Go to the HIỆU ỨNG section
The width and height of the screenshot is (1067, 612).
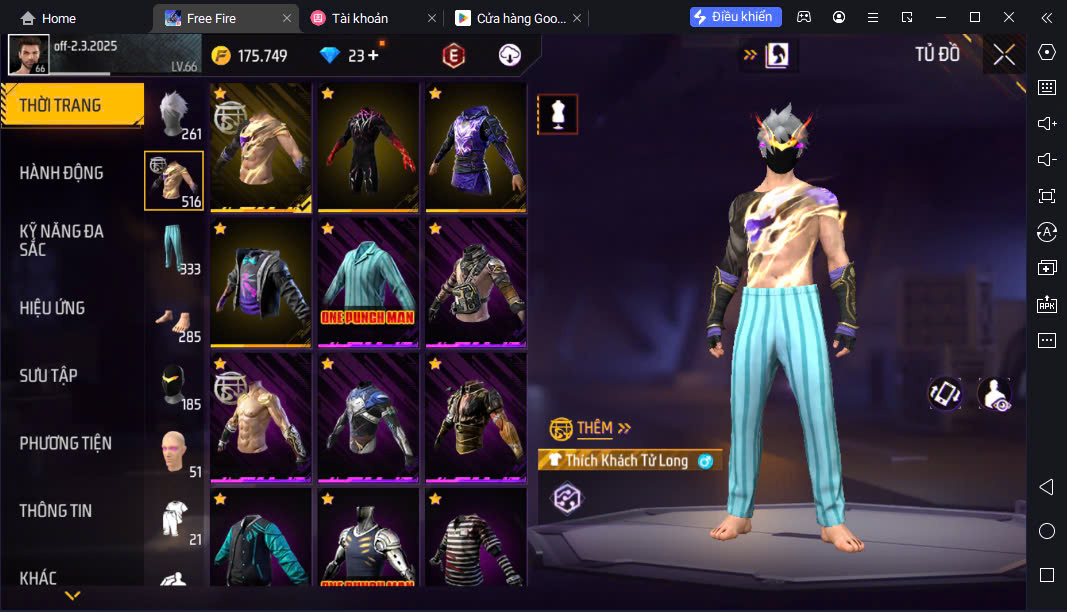(52, 308)
